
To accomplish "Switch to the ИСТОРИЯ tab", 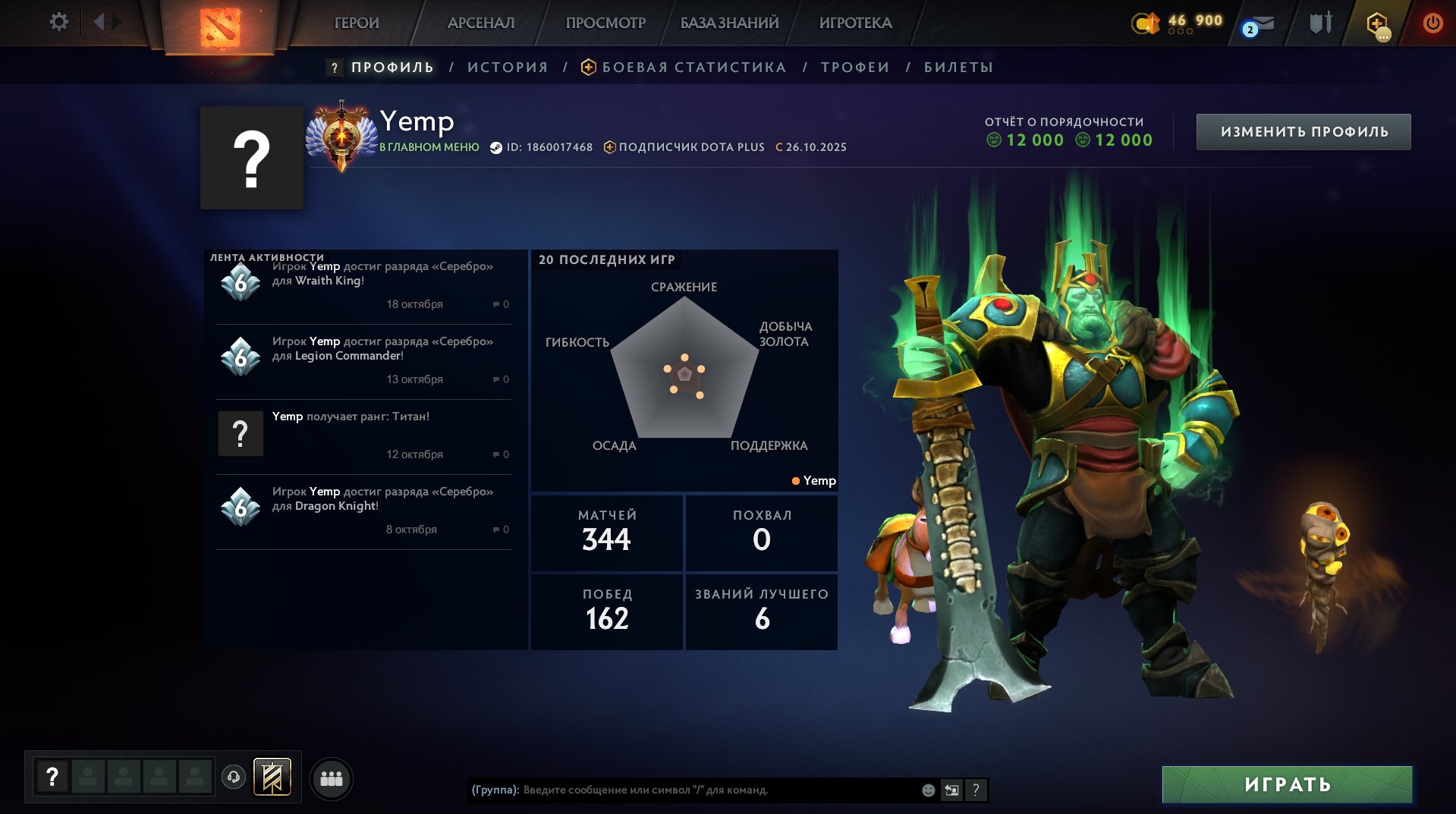I will (508, 68).
